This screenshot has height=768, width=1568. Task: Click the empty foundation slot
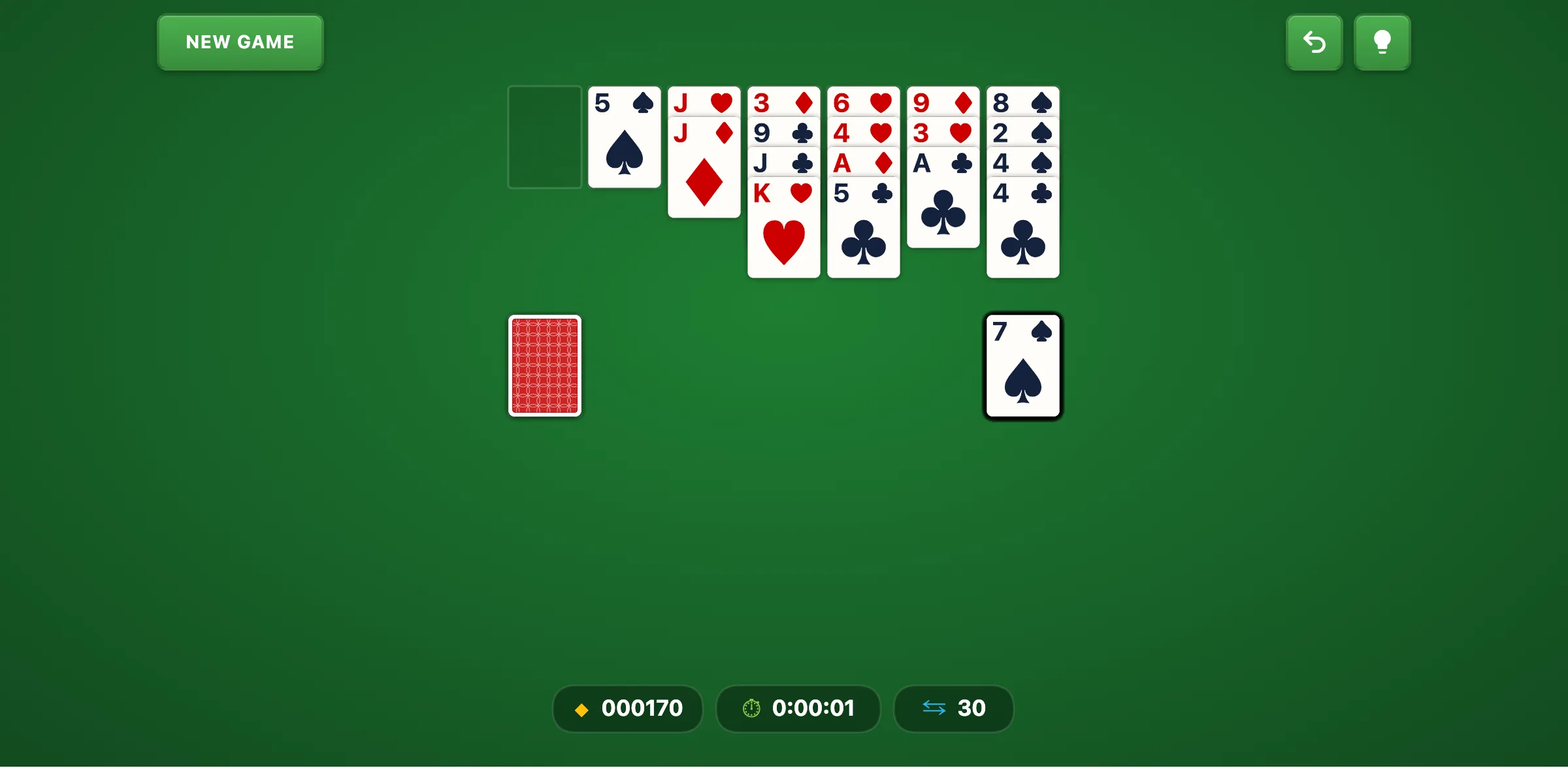click(544, 136)
